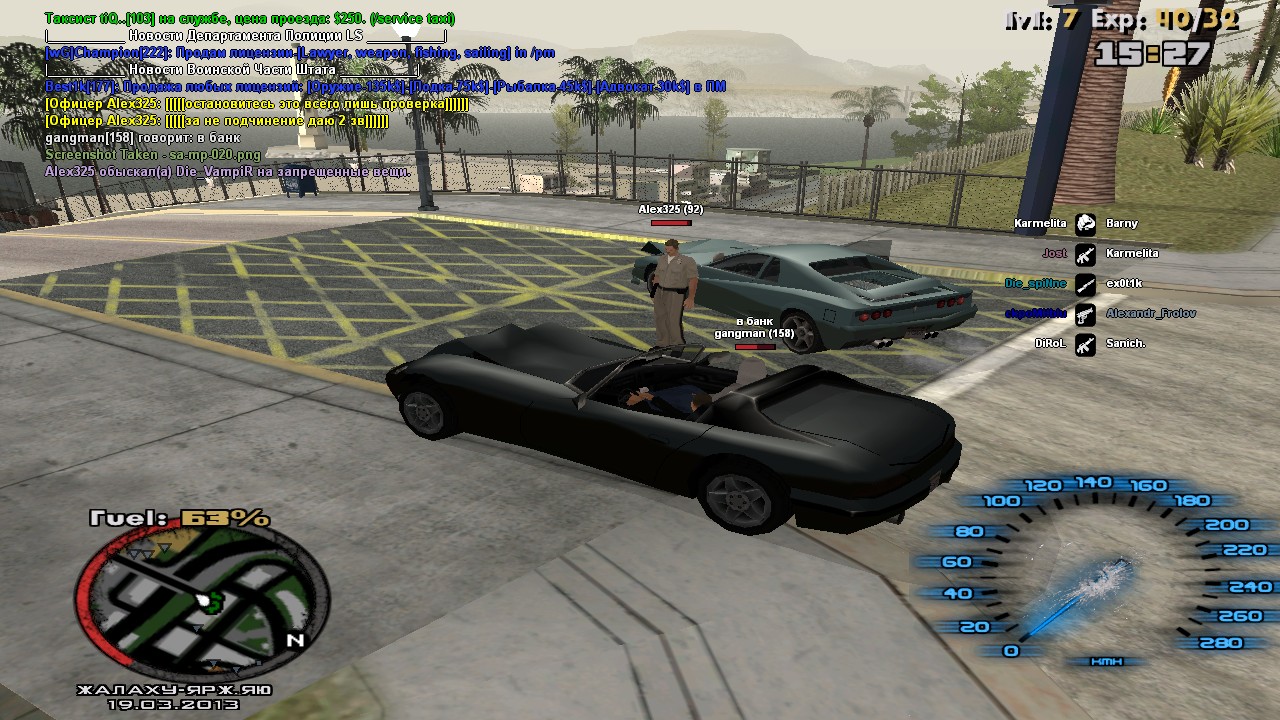Click Champion[222]'s license sale chat message
This screenshot has height=720, width=1280.
click(300, 53)
